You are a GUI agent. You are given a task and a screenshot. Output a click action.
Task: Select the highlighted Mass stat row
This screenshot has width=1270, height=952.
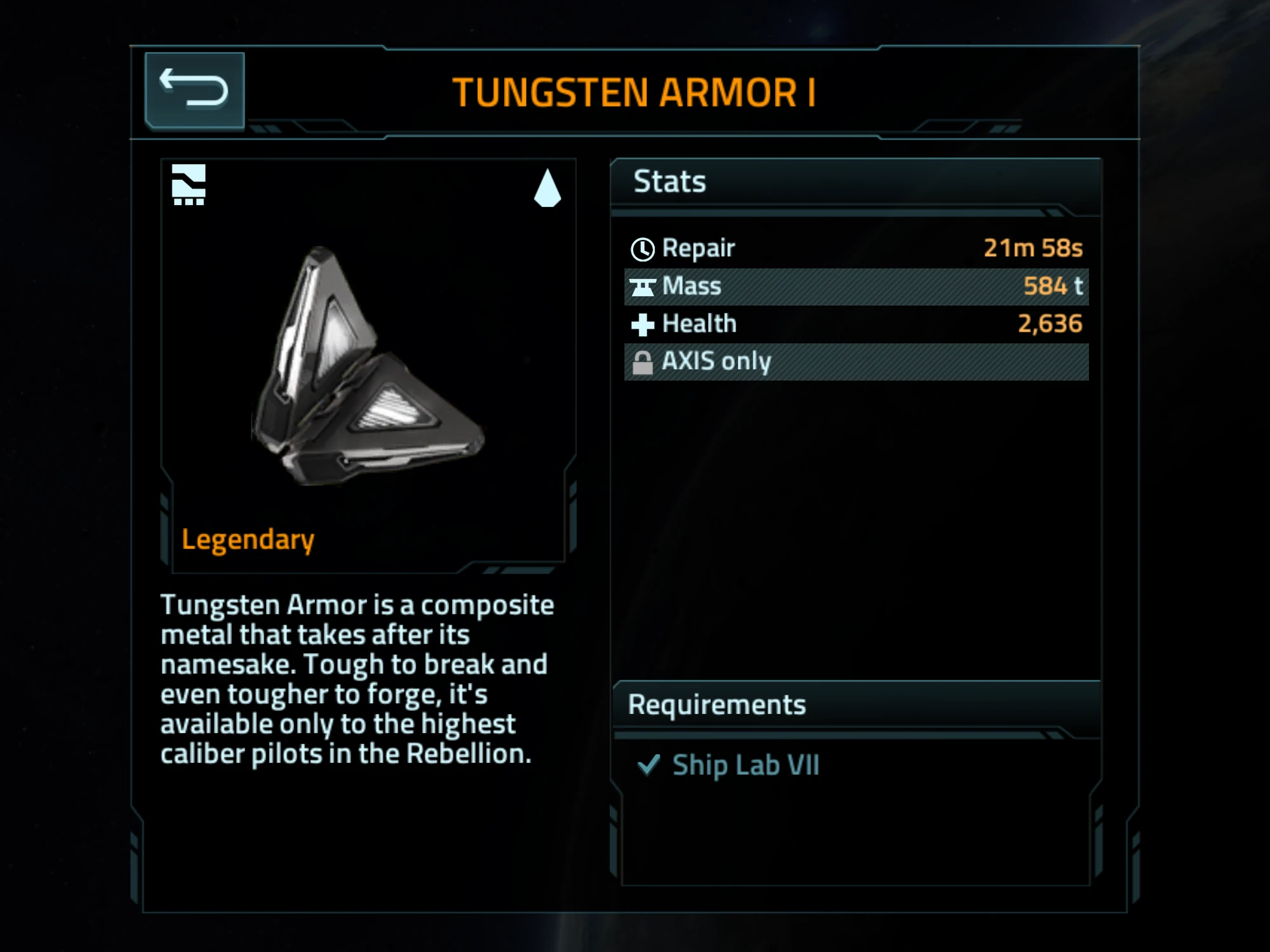click(857, 286)
